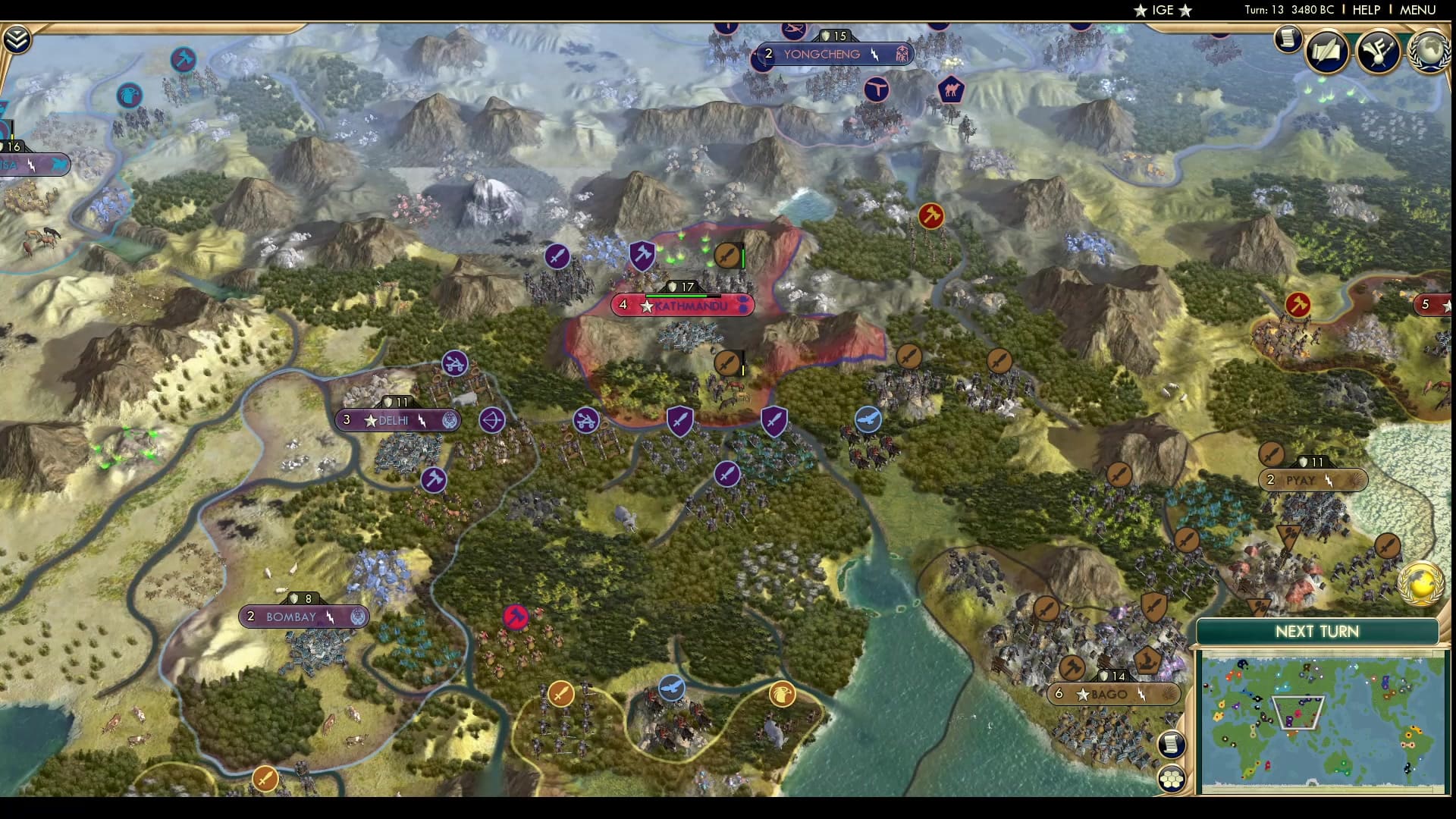Open the game Menu

(x=1417, y=10)
